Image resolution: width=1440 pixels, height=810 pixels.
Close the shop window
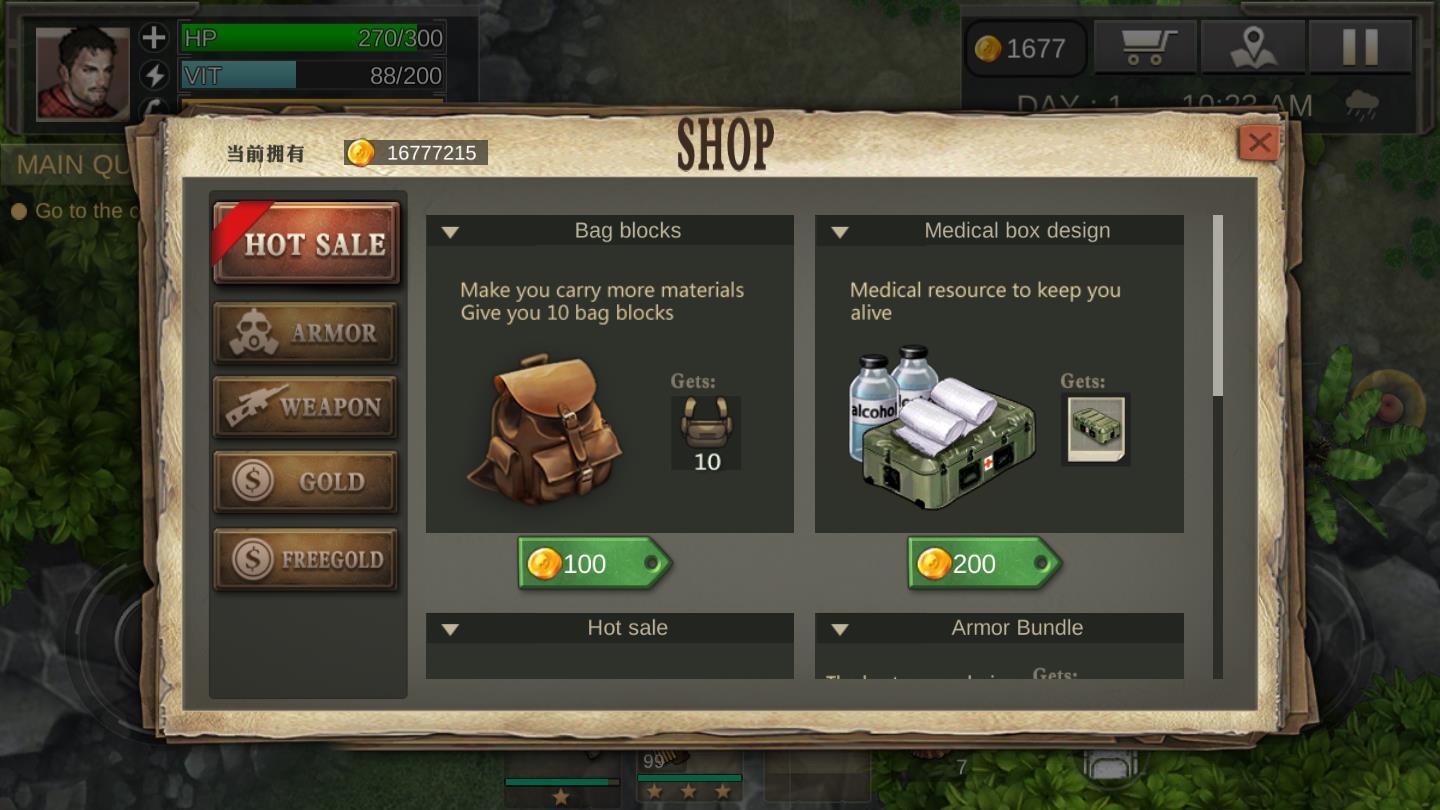1259,143
